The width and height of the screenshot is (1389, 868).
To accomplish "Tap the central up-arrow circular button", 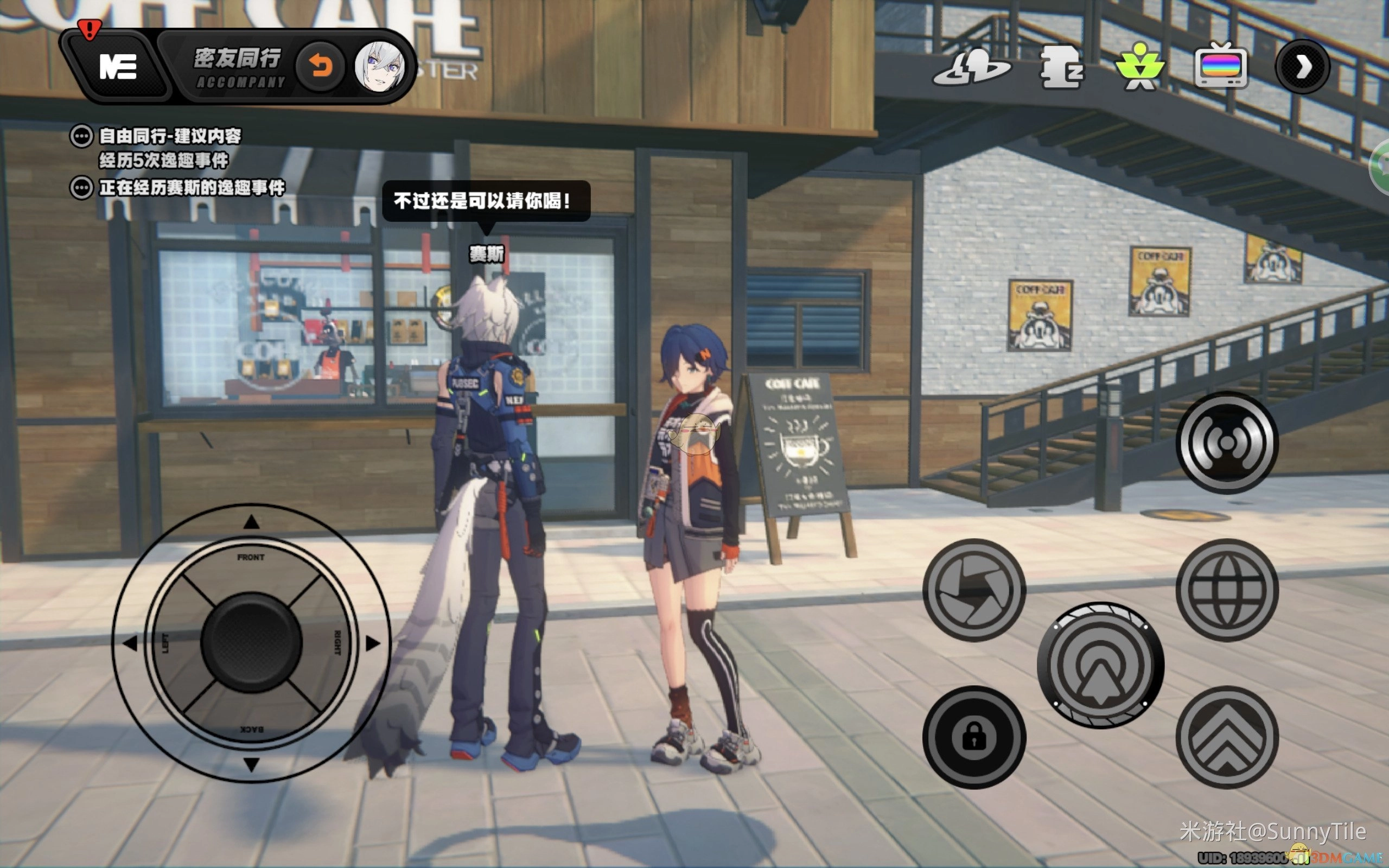I will (x=1100, y=665).
